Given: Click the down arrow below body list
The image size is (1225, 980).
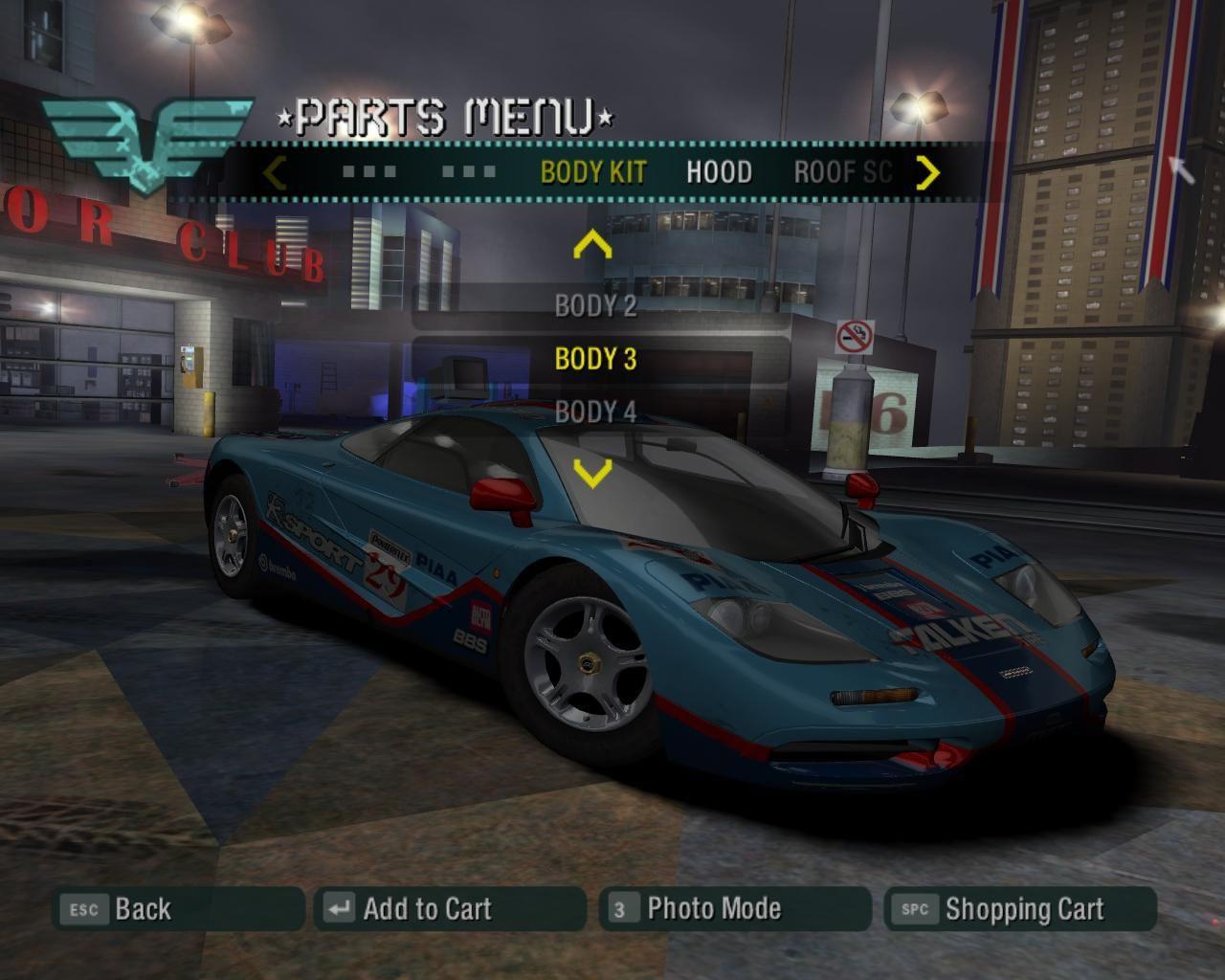Looking at the screenshot, I should tap(592, 473).
